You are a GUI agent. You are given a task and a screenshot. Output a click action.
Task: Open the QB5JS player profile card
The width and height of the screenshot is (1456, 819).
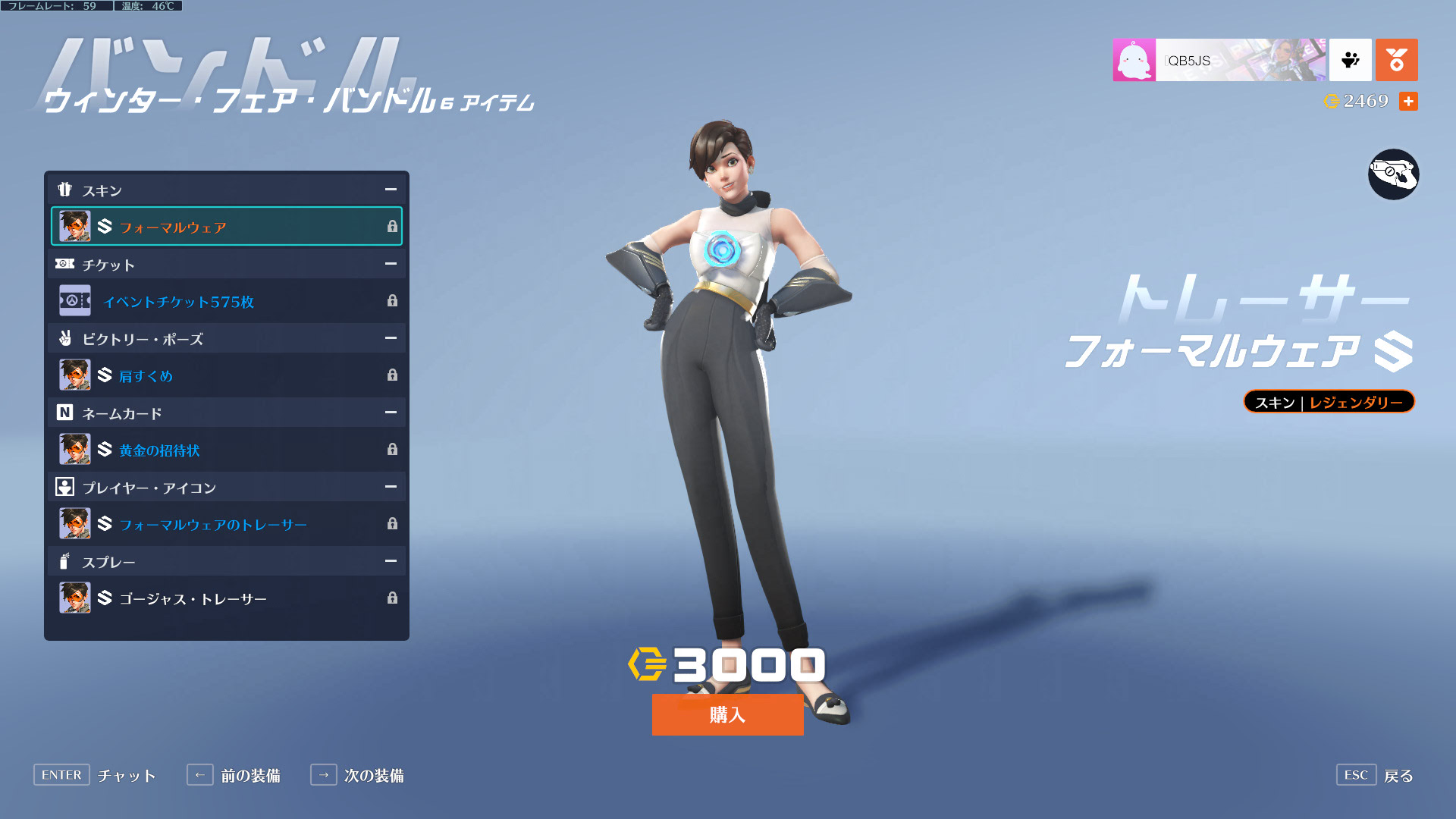click(x=1219, y=60)
